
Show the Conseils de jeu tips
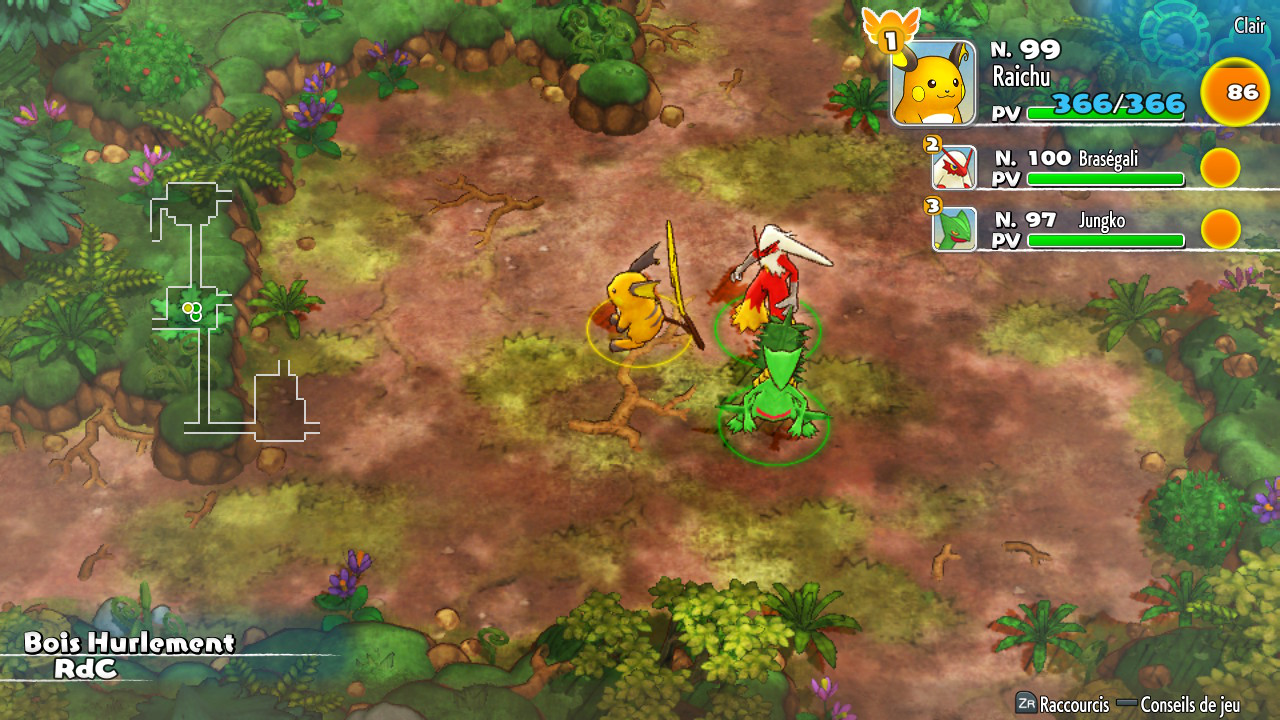click(1178, 704)
